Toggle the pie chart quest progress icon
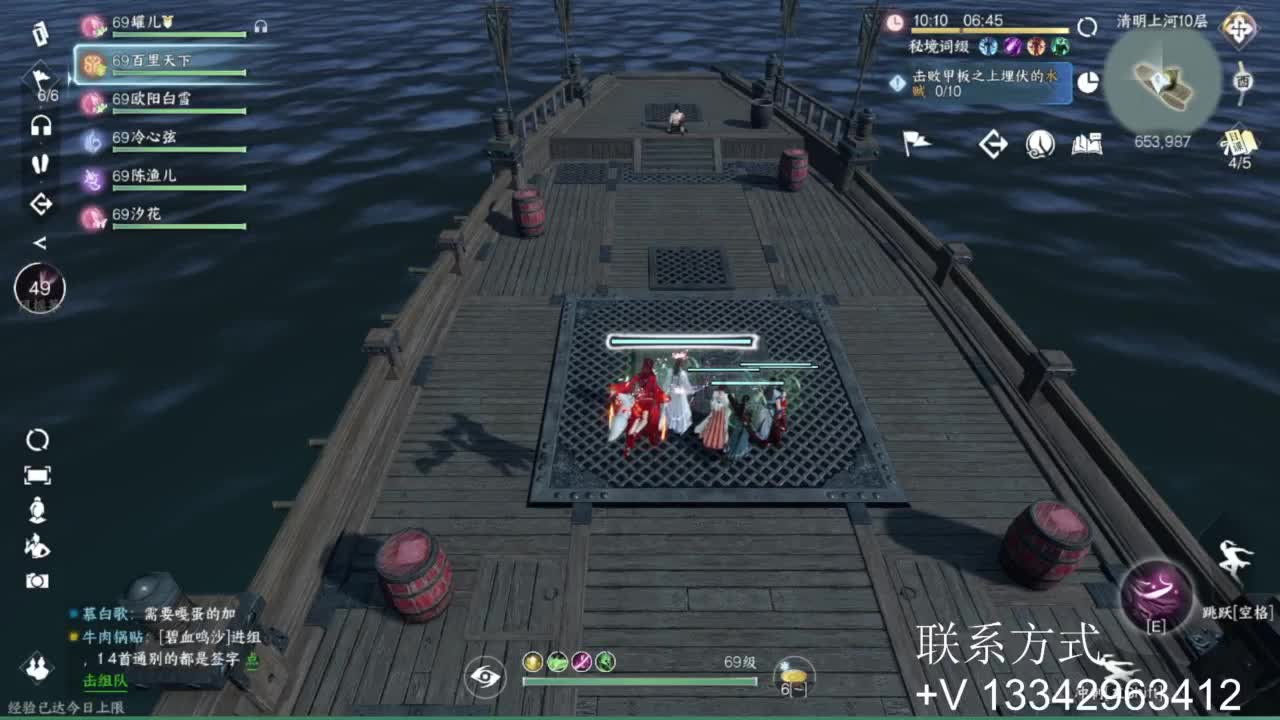The image size is (1280, 720). click(1087, 83)
